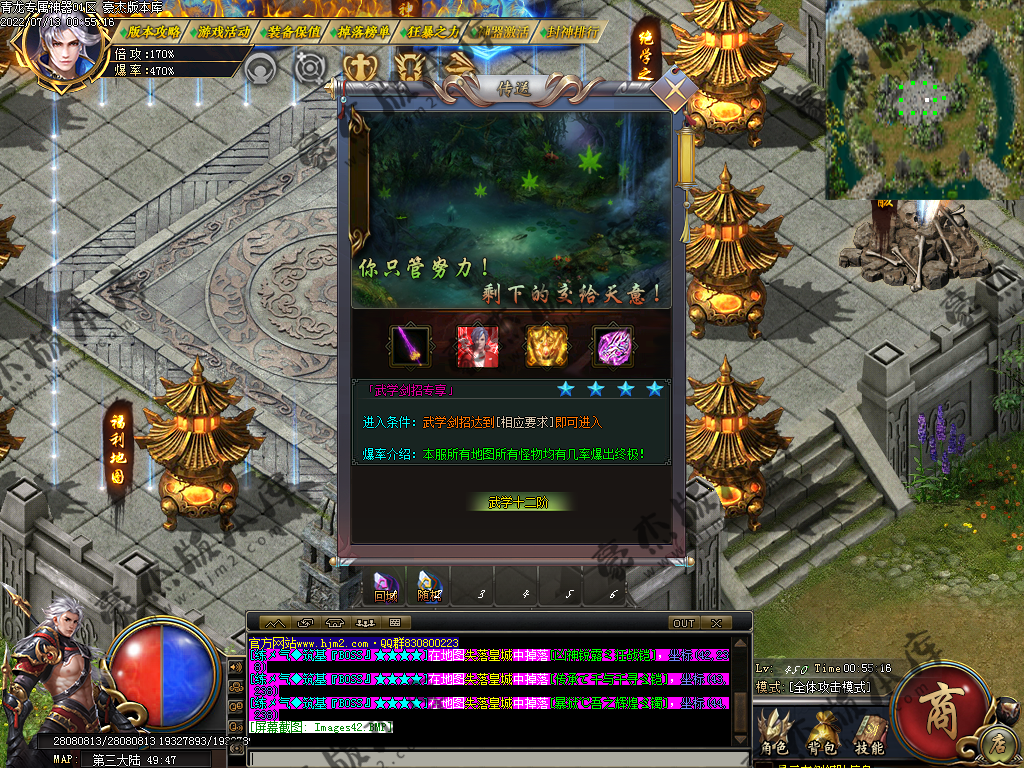Select the purple sword reward icon
This screenshot has width=1024, height=768.
(410, 347)
